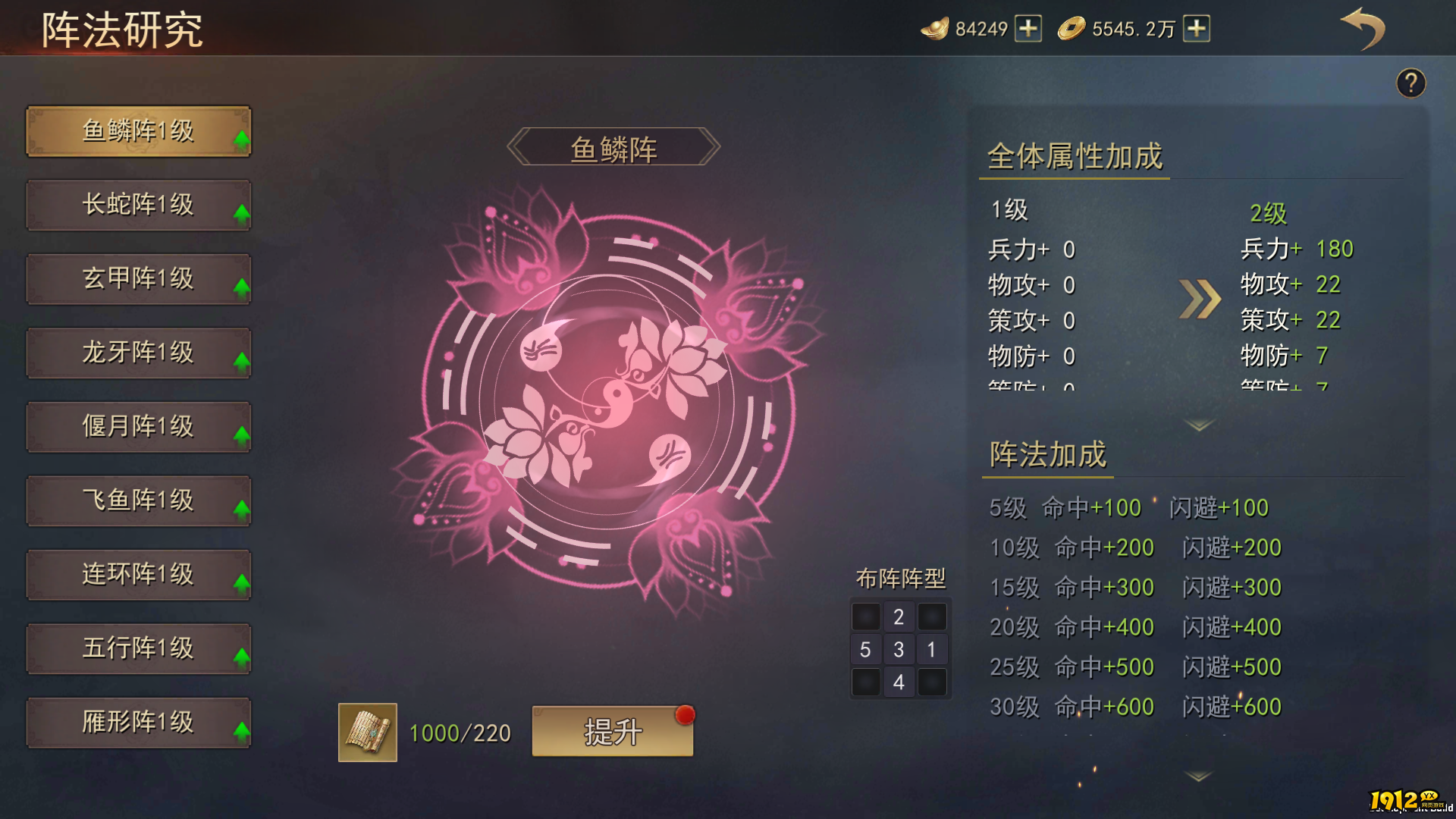Switch to the 五行阵1级 formation

[139, 648]
